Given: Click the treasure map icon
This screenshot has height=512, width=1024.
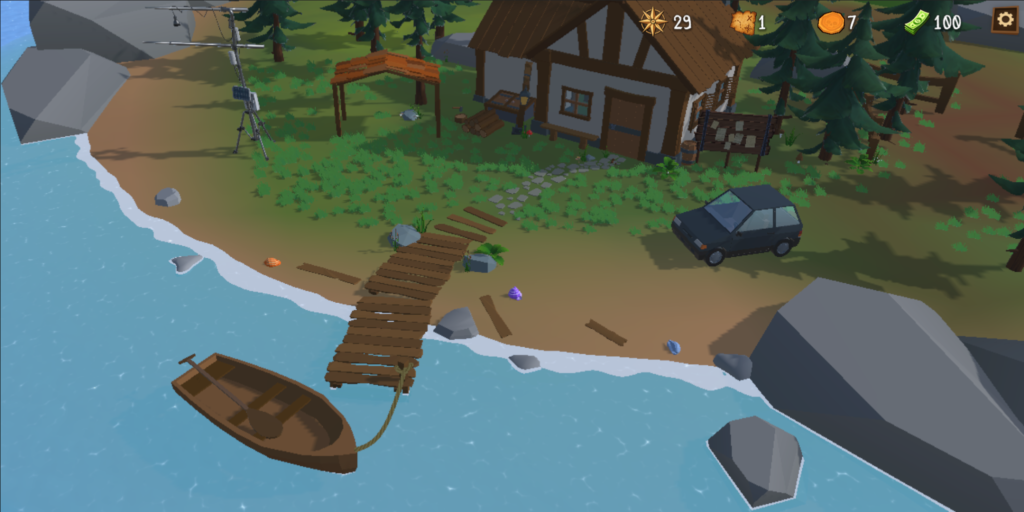Looking at the screenshot, I should click(x=741, y=22).
